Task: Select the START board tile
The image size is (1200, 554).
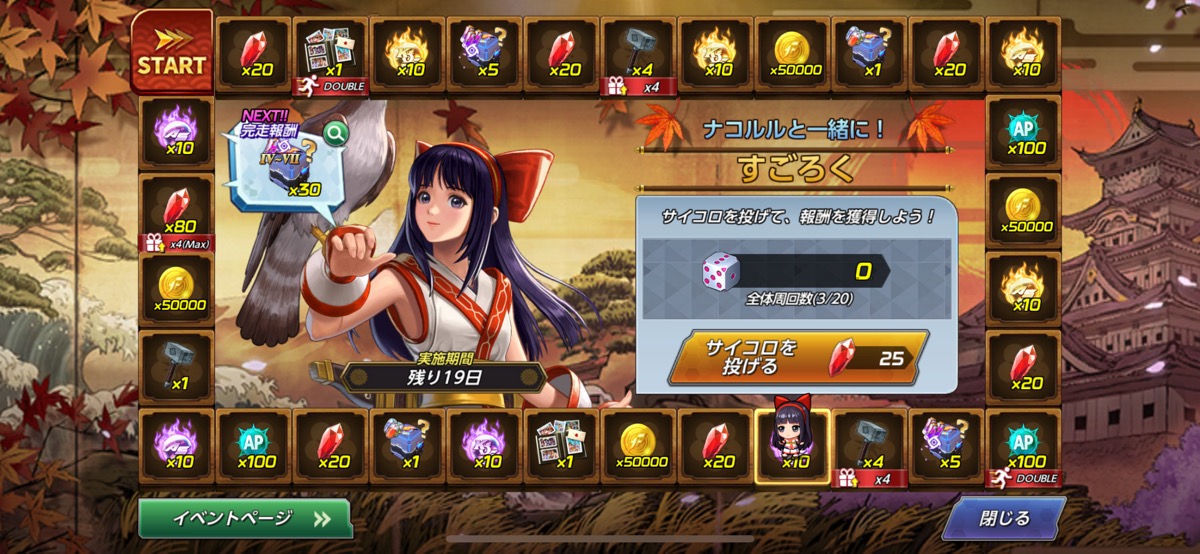Action: point(172,53)
